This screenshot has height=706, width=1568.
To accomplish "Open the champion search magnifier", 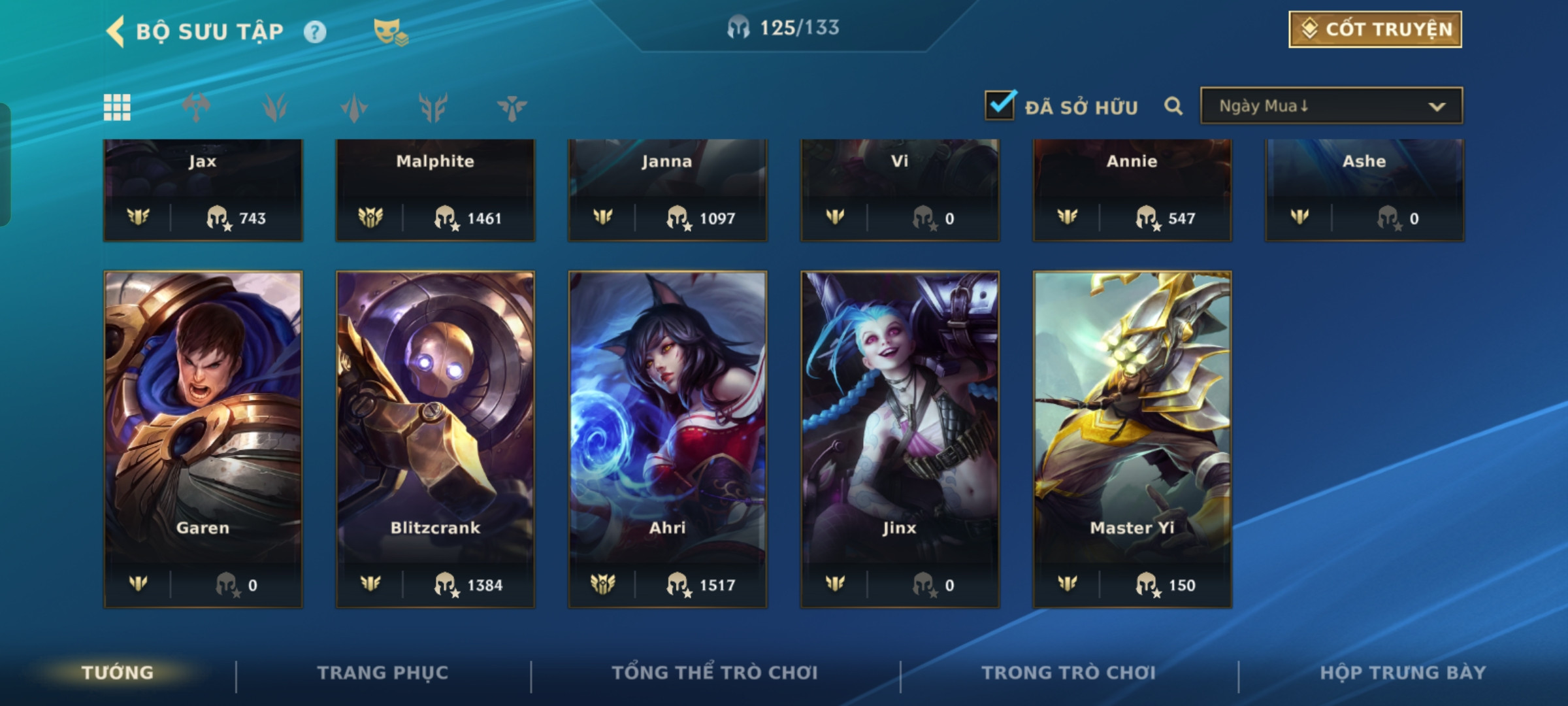I will pyautogui.click(x=1173, y=106).
